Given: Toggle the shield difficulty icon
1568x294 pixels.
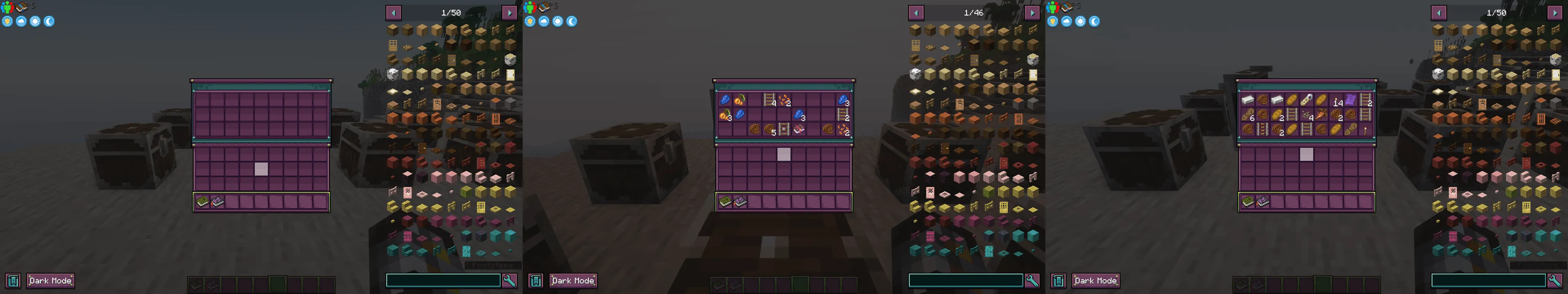Looking at the screenshot, I should click(x=7, y=21).
